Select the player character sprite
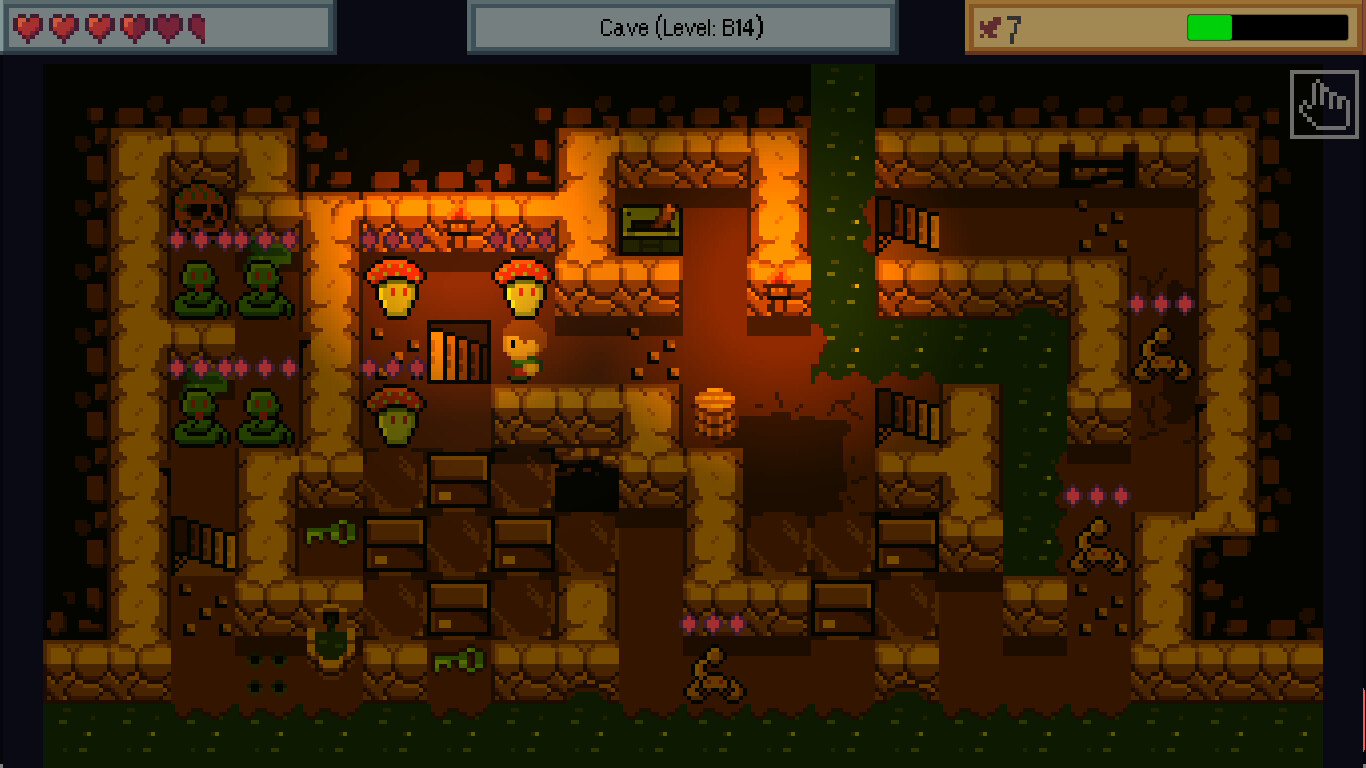Viewport: 1366px width, 768px height. [x=522, y=357]
